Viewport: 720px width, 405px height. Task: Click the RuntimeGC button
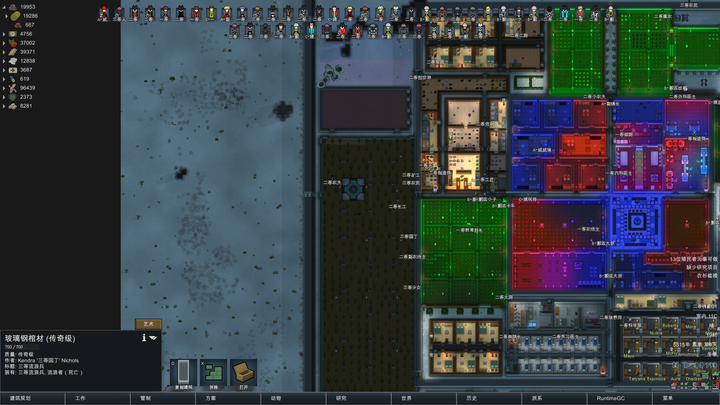click(x=603, y=398)
